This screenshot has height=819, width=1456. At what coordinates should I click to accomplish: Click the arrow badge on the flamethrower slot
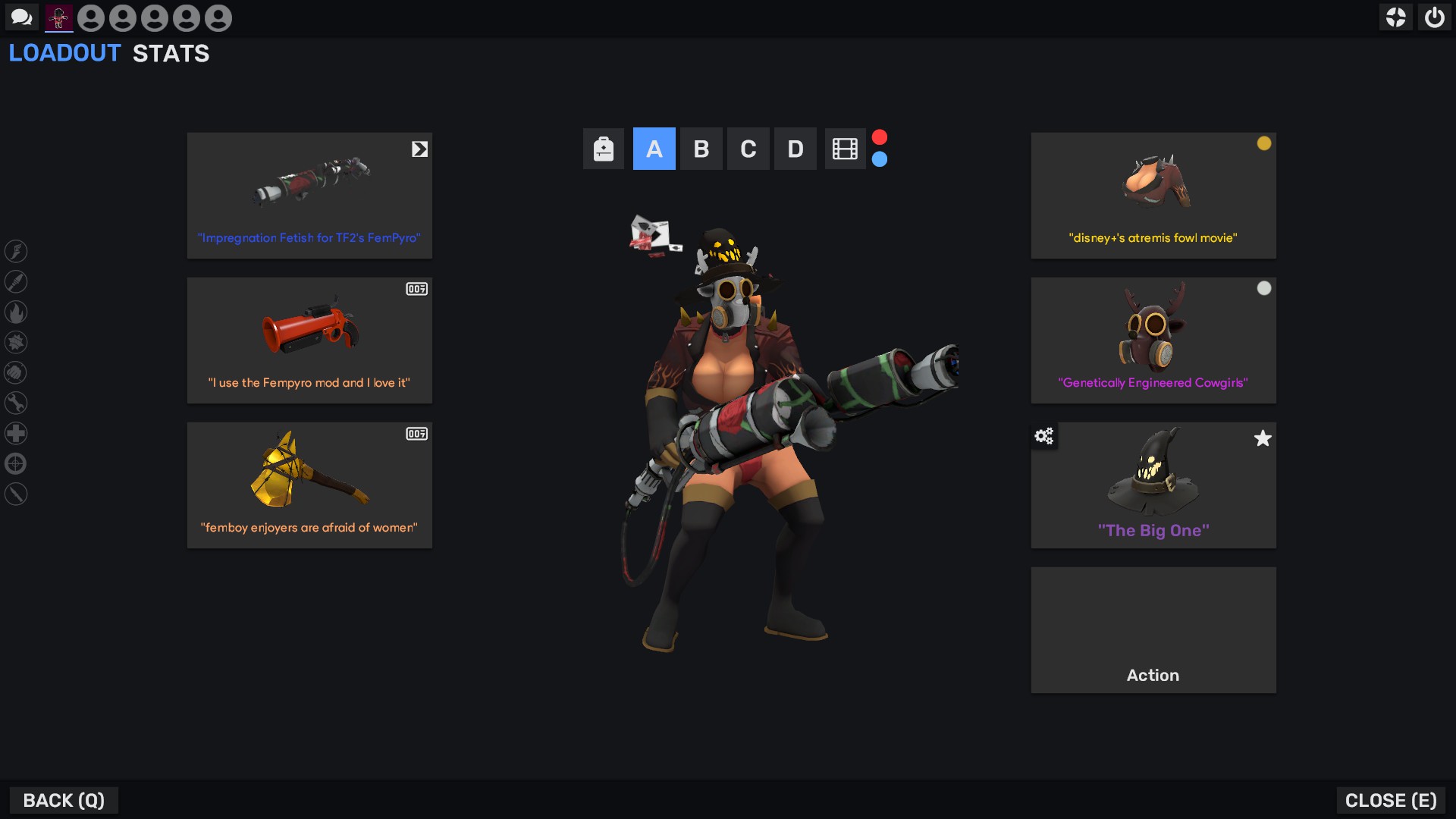pos(420,149)
